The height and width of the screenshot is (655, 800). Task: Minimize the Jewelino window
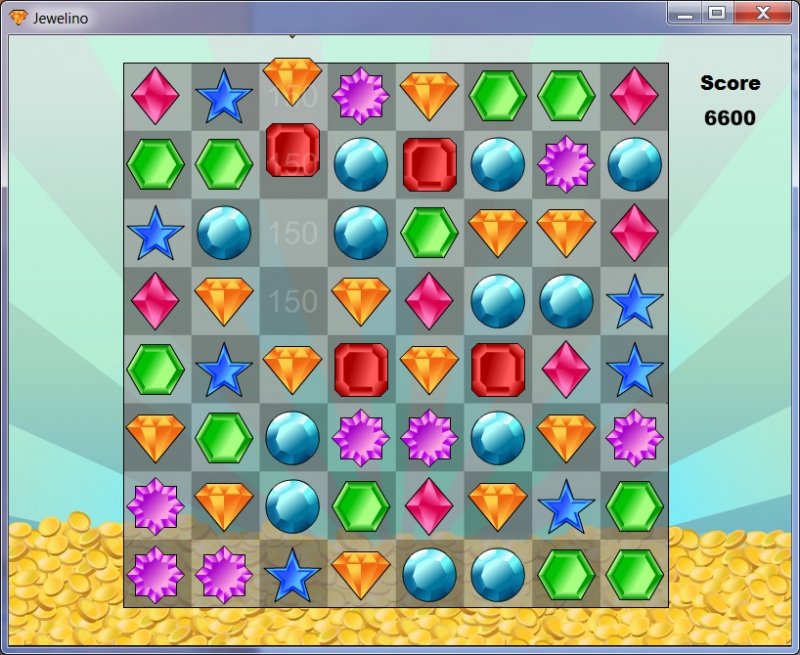685,13
